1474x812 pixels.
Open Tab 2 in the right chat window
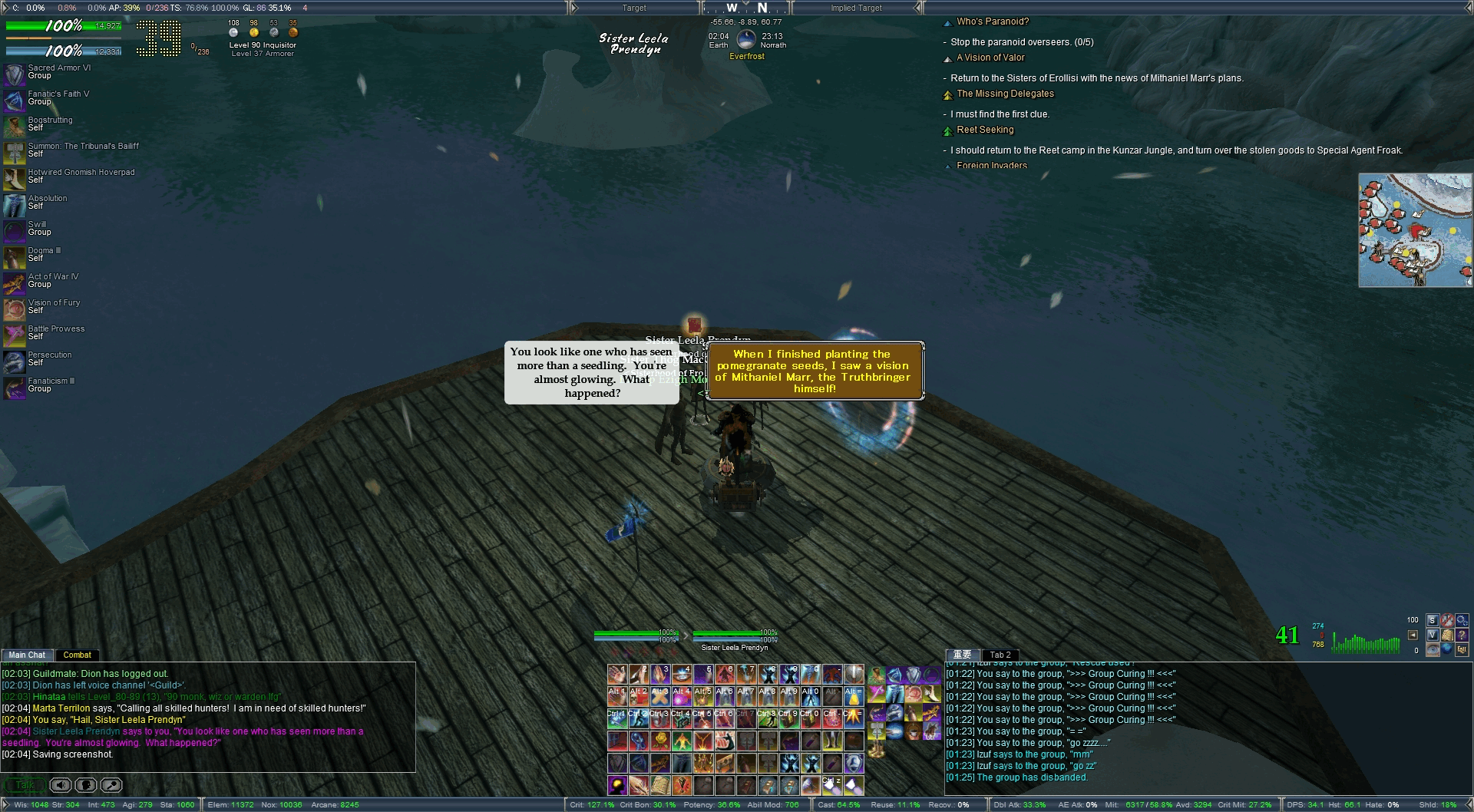(1000, 655)
